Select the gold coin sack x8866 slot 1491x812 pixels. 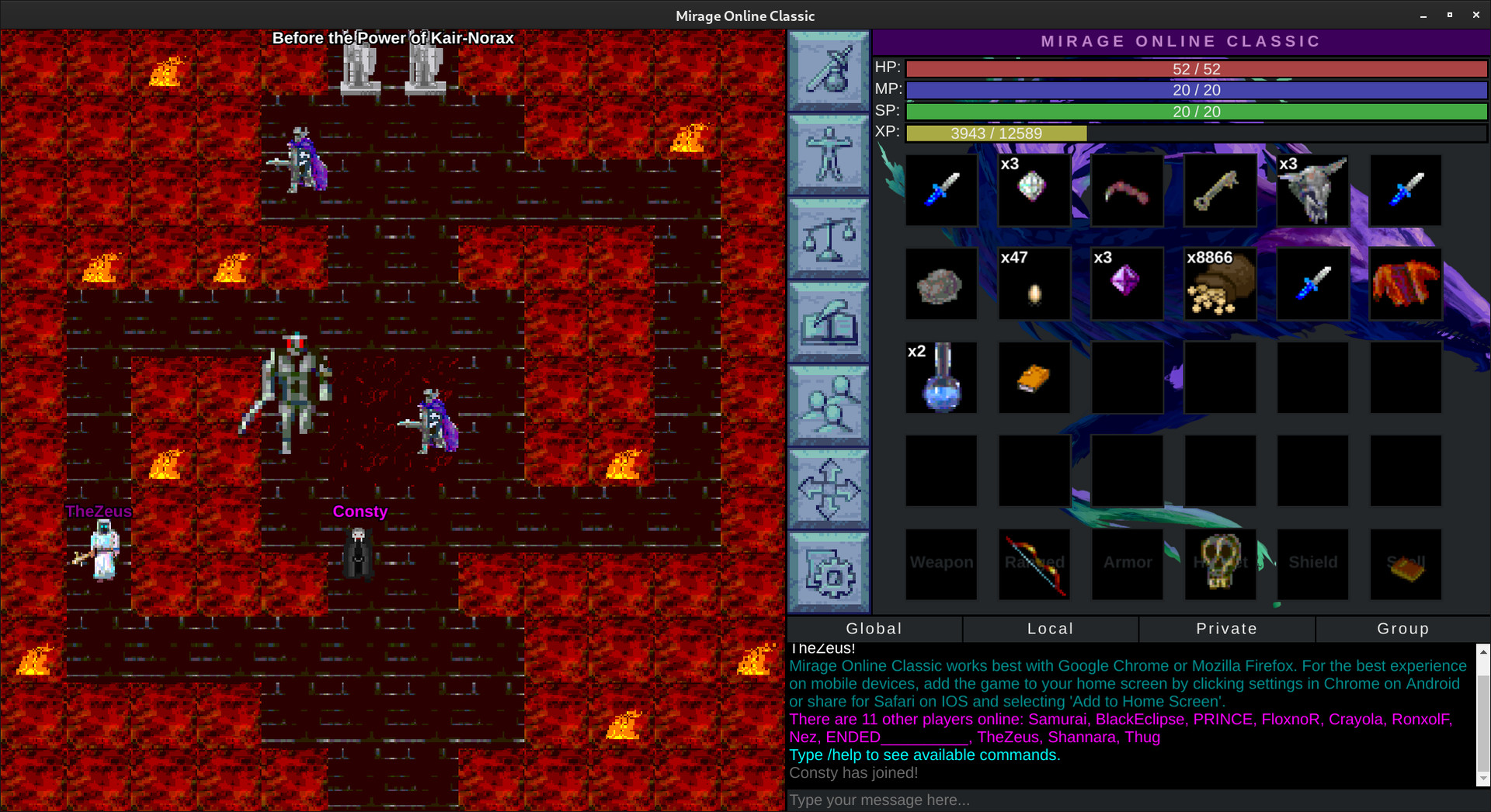[1220, 284]
